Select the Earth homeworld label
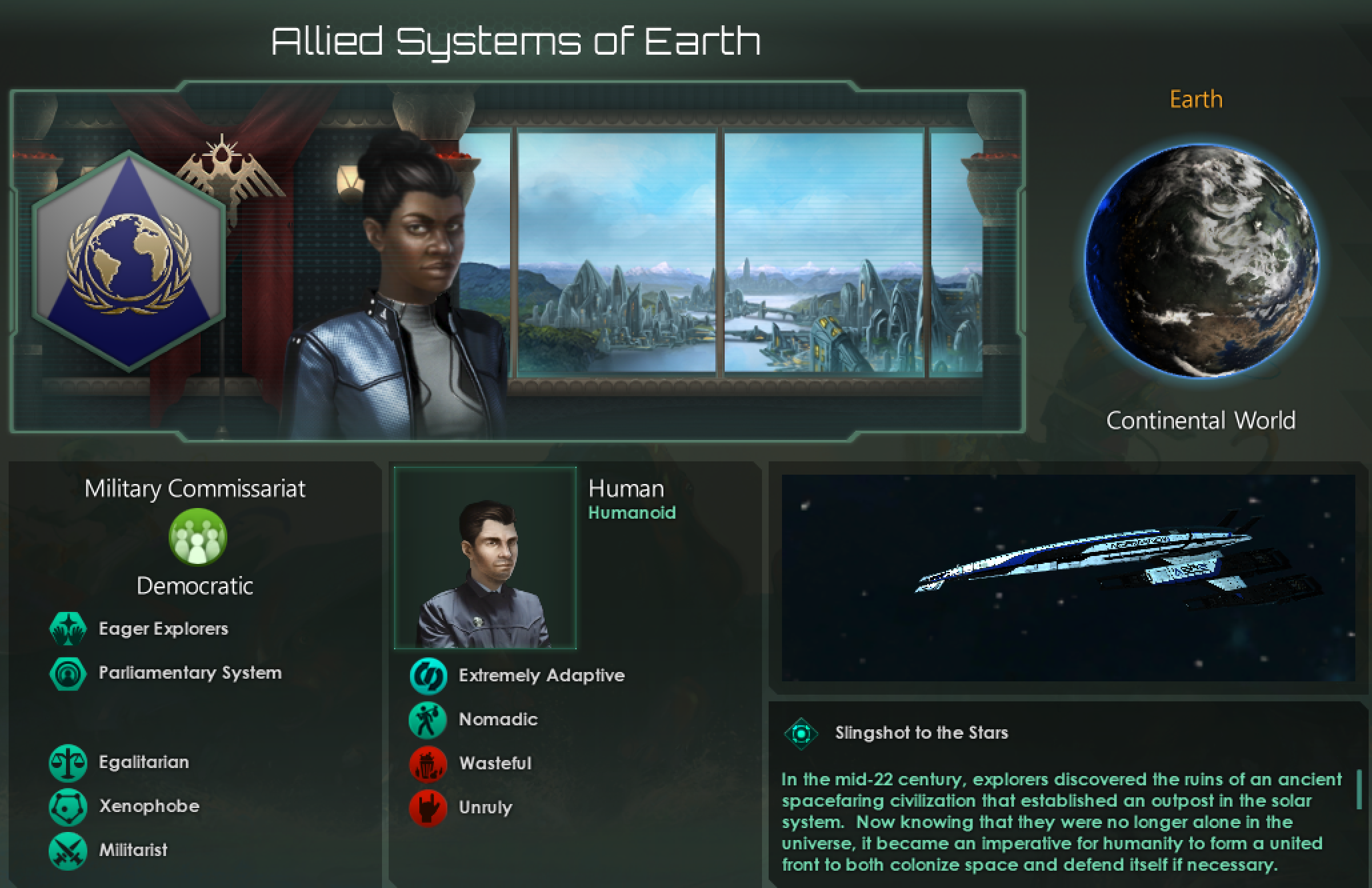The width and height of the screenshot is (1372, 888). 1195,99
